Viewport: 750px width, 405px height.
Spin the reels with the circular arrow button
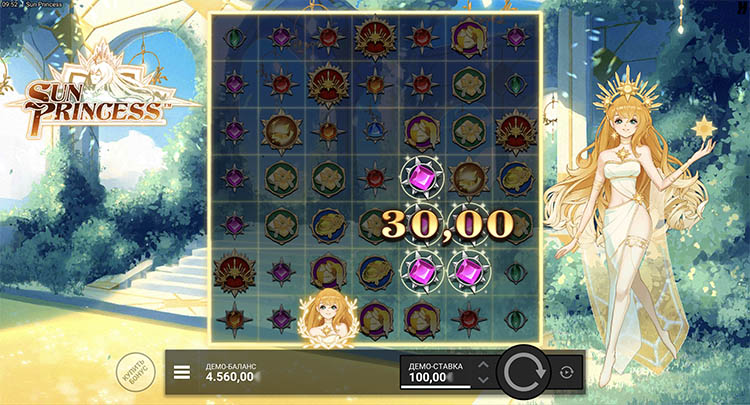tap(525, 372)
